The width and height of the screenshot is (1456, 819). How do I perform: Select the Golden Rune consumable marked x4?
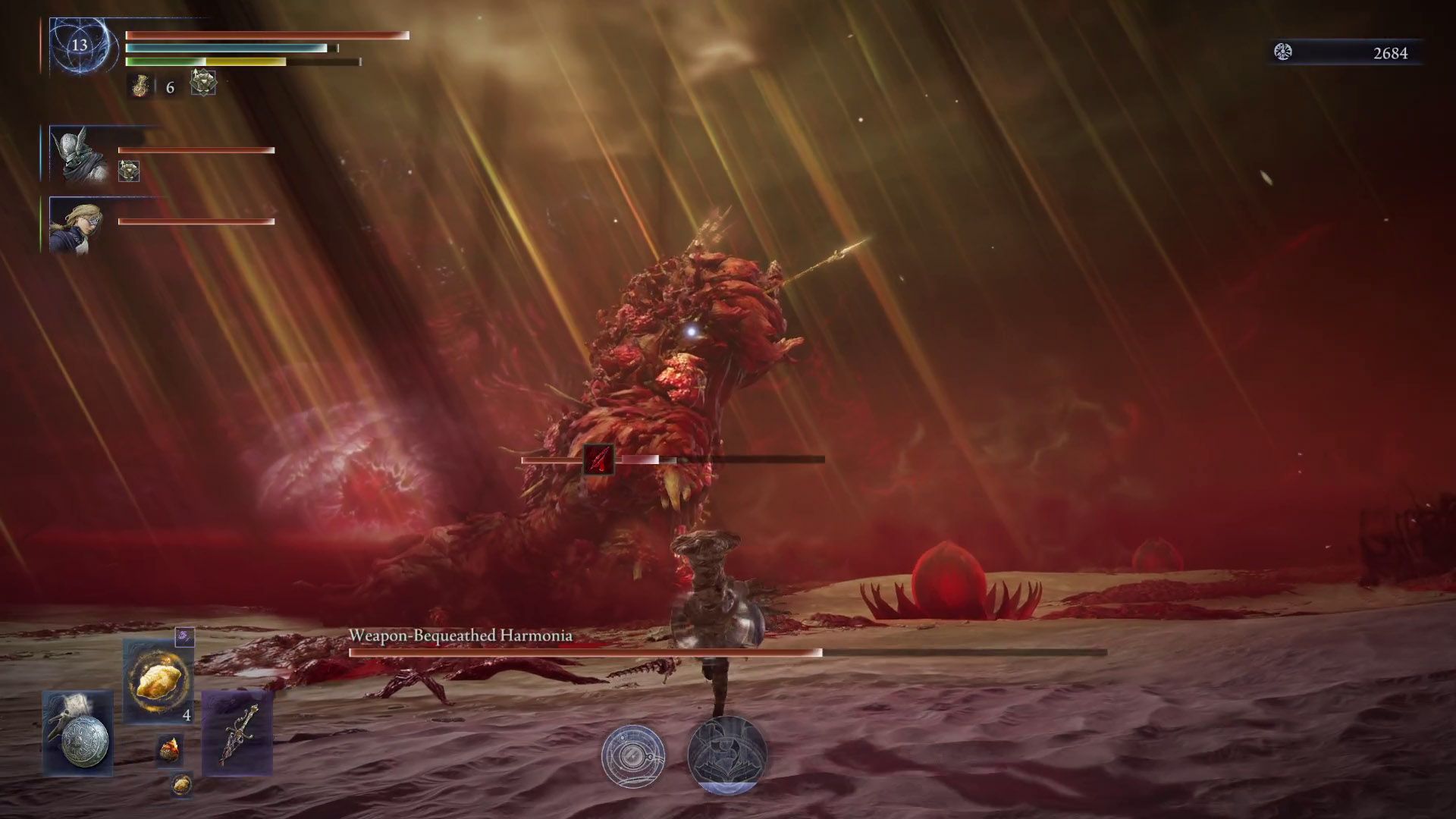tap(157, 680)
